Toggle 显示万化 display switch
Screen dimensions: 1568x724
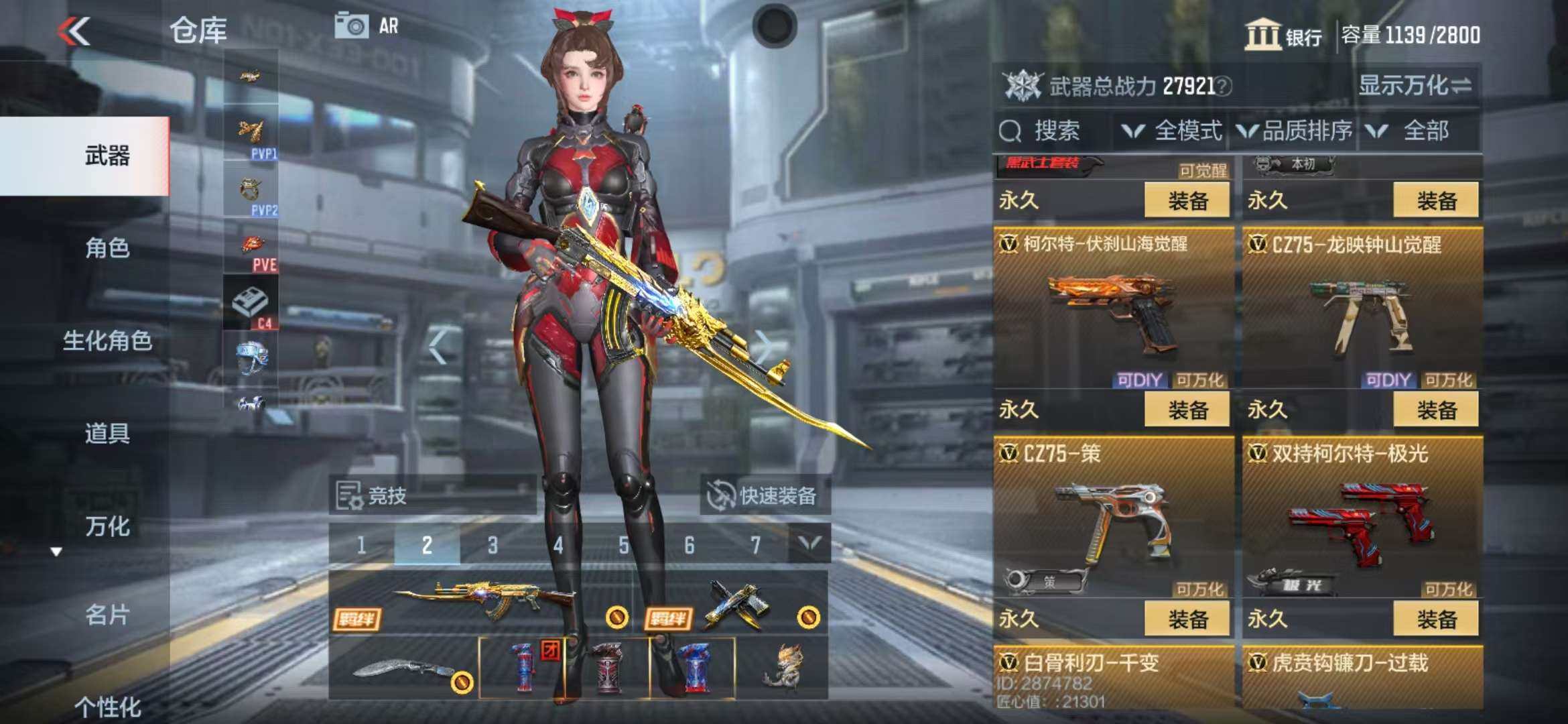(x=1415, y=86)
